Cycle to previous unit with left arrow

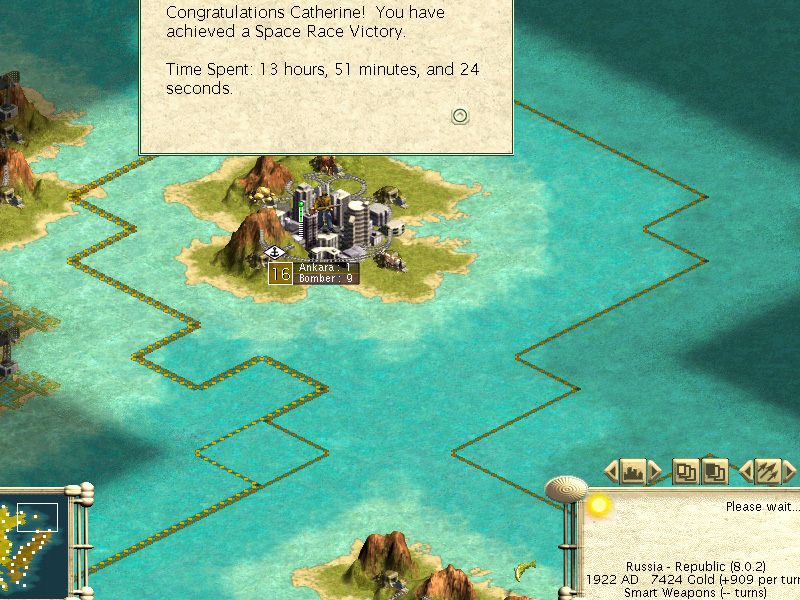[x=746, y=470]
